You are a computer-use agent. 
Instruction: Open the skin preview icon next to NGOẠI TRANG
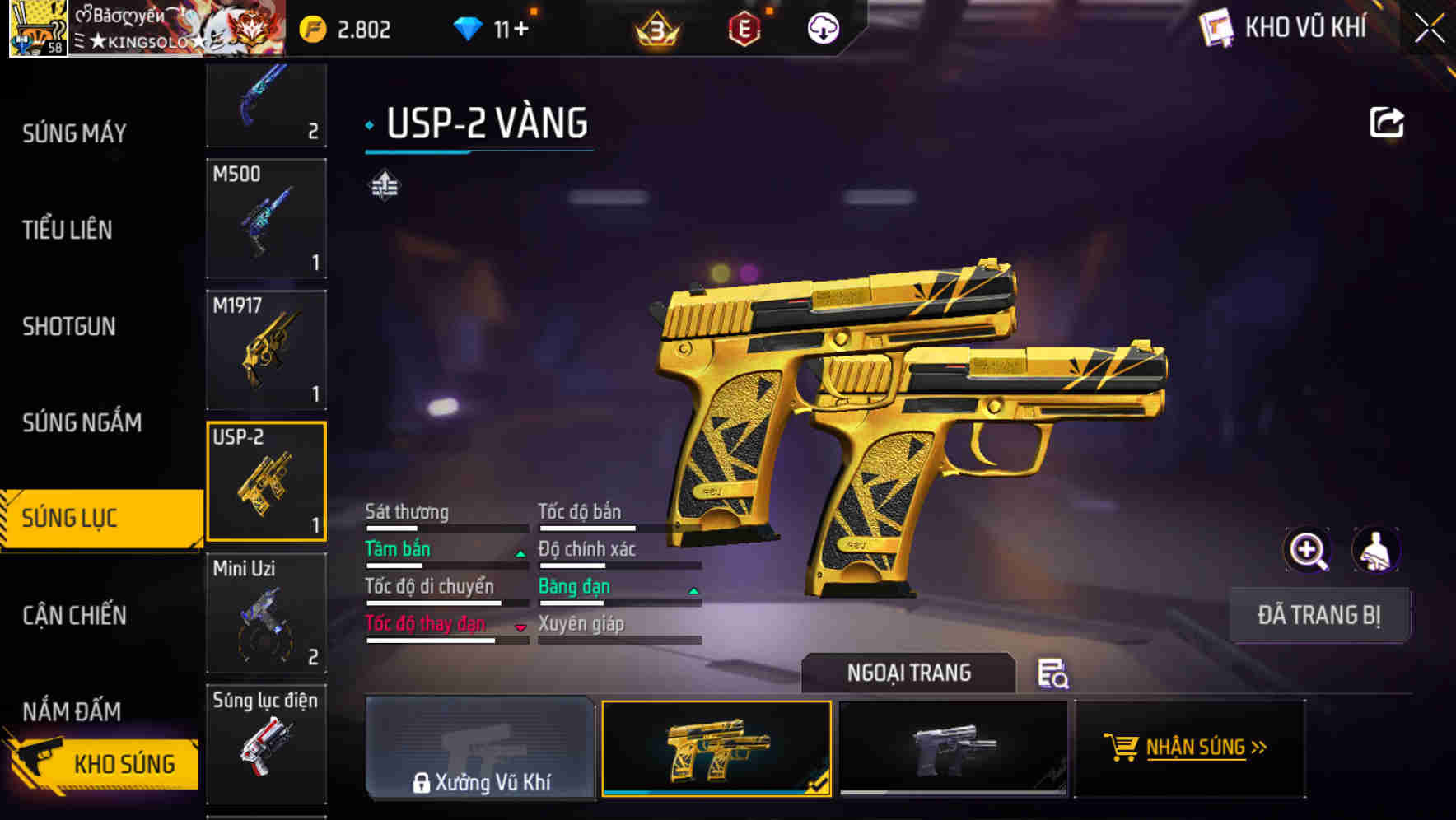[1055, 673]
